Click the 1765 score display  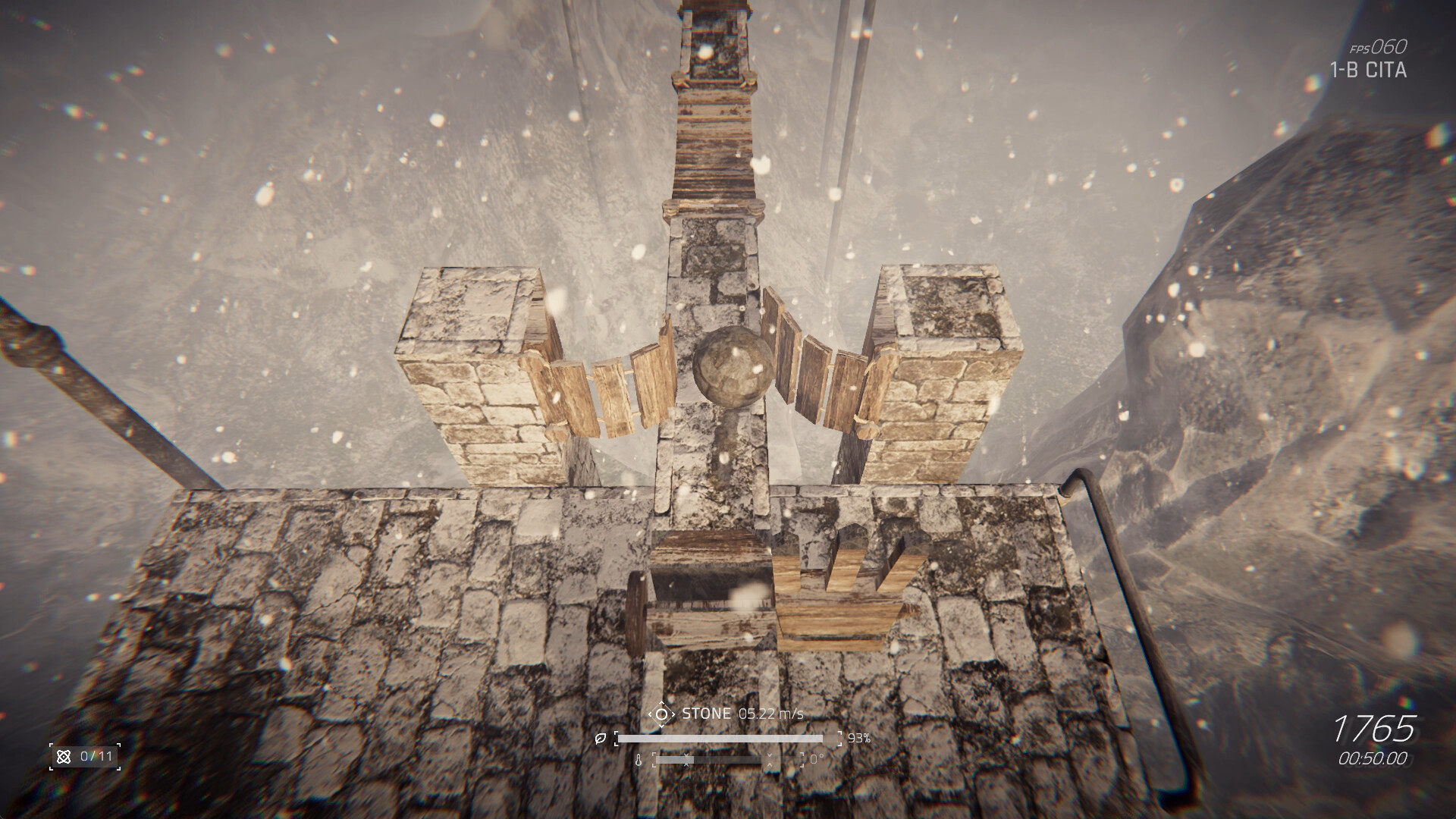(x=1376, y=731)
